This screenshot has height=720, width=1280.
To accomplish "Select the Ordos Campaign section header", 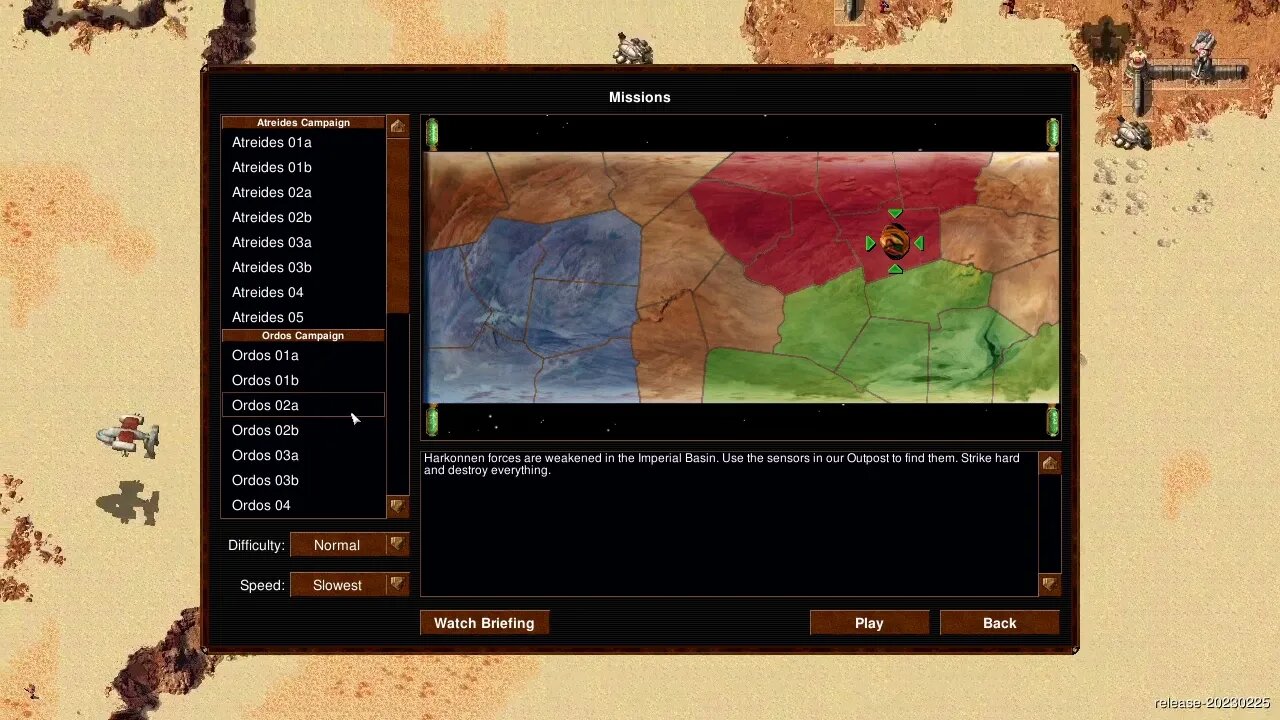I will tap(303, 335).
